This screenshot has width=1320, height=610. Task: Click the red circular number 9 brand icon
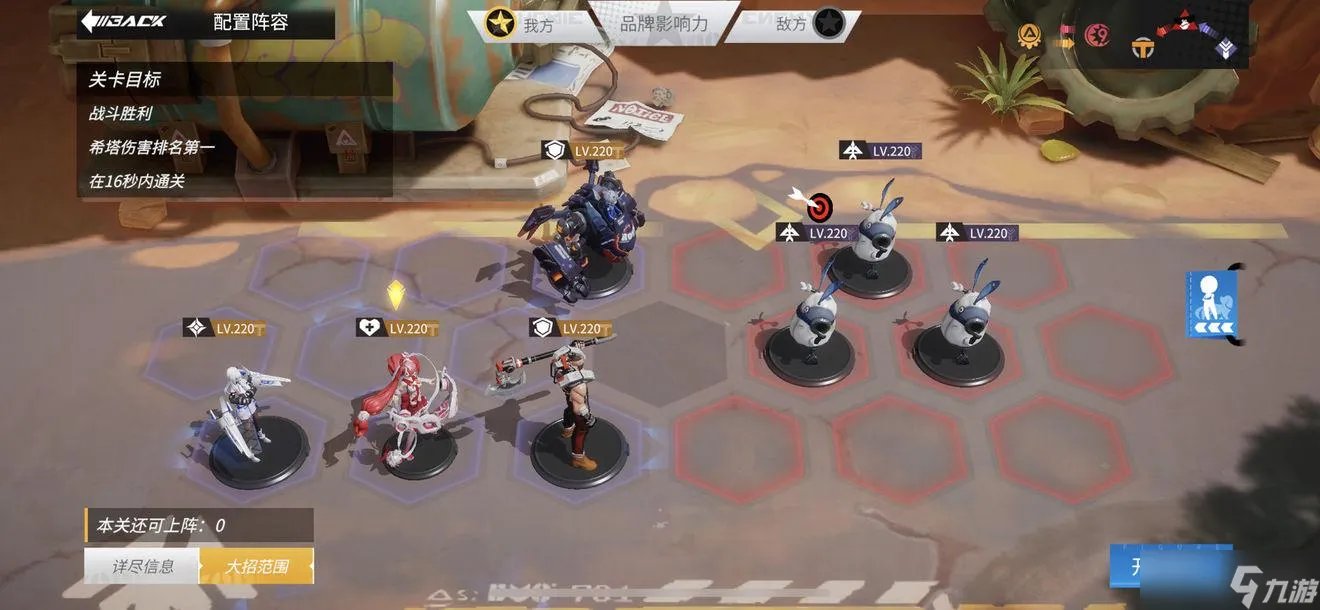(1095, 37)
